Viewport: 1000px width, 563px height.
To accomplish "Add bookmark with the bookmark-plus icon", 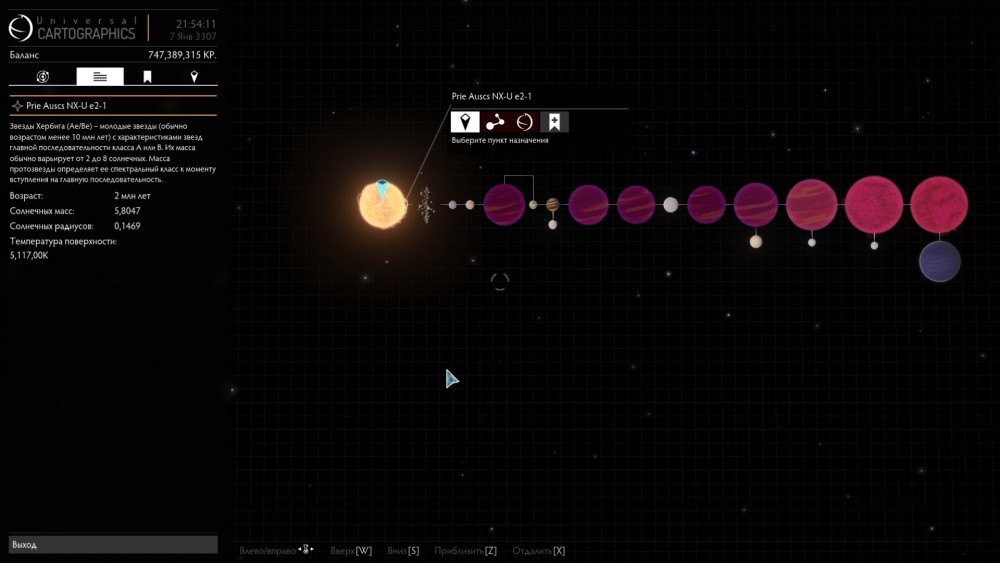I will [555, 122].
